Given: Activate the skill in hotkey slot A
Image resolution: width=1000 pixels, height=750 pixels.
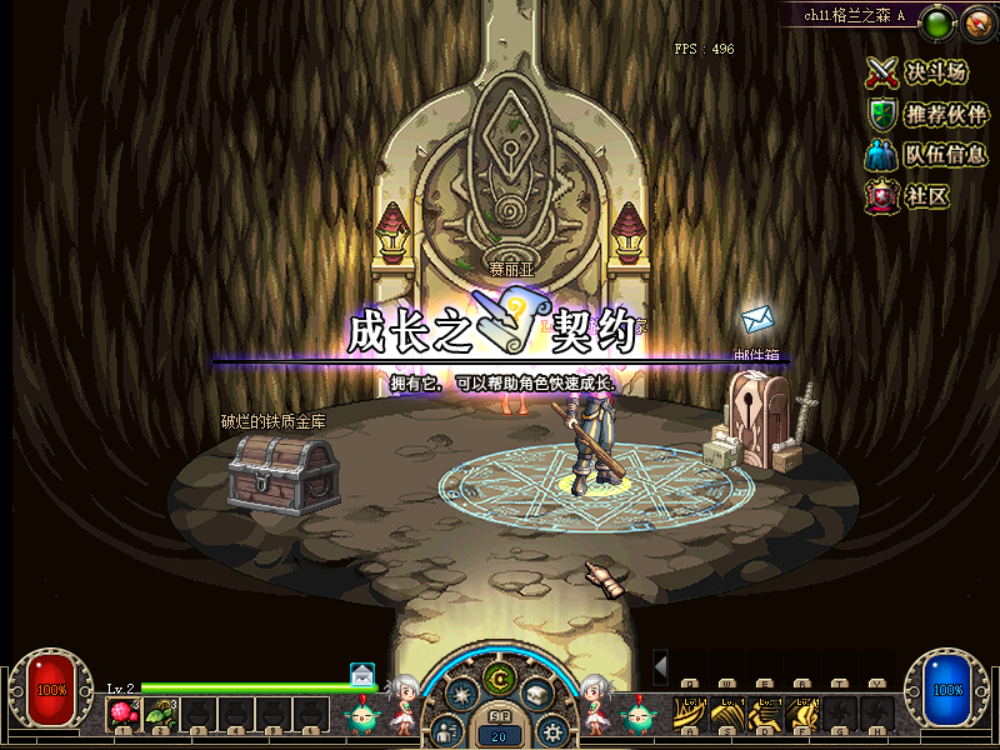Looking at the screenshot, I should (x=691, y=714).
